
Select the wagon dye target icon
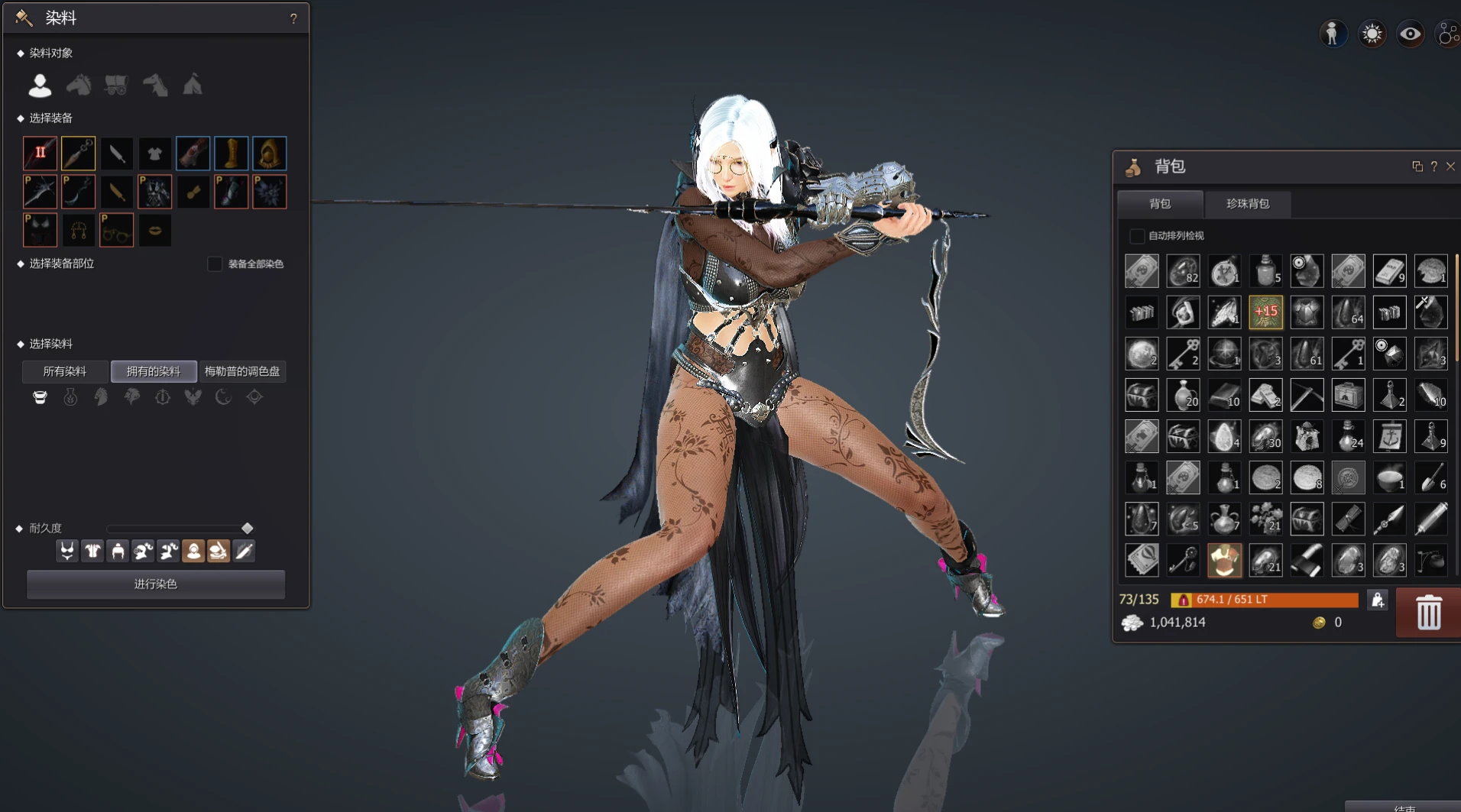click(x=116, y=85)
